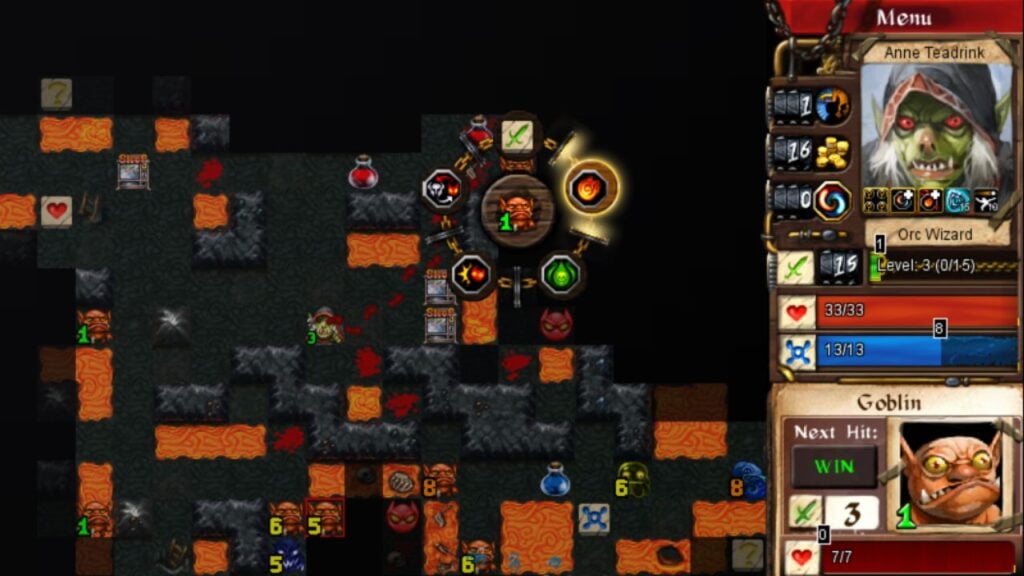Open the gold coins pile icon

tap(831, 152)
